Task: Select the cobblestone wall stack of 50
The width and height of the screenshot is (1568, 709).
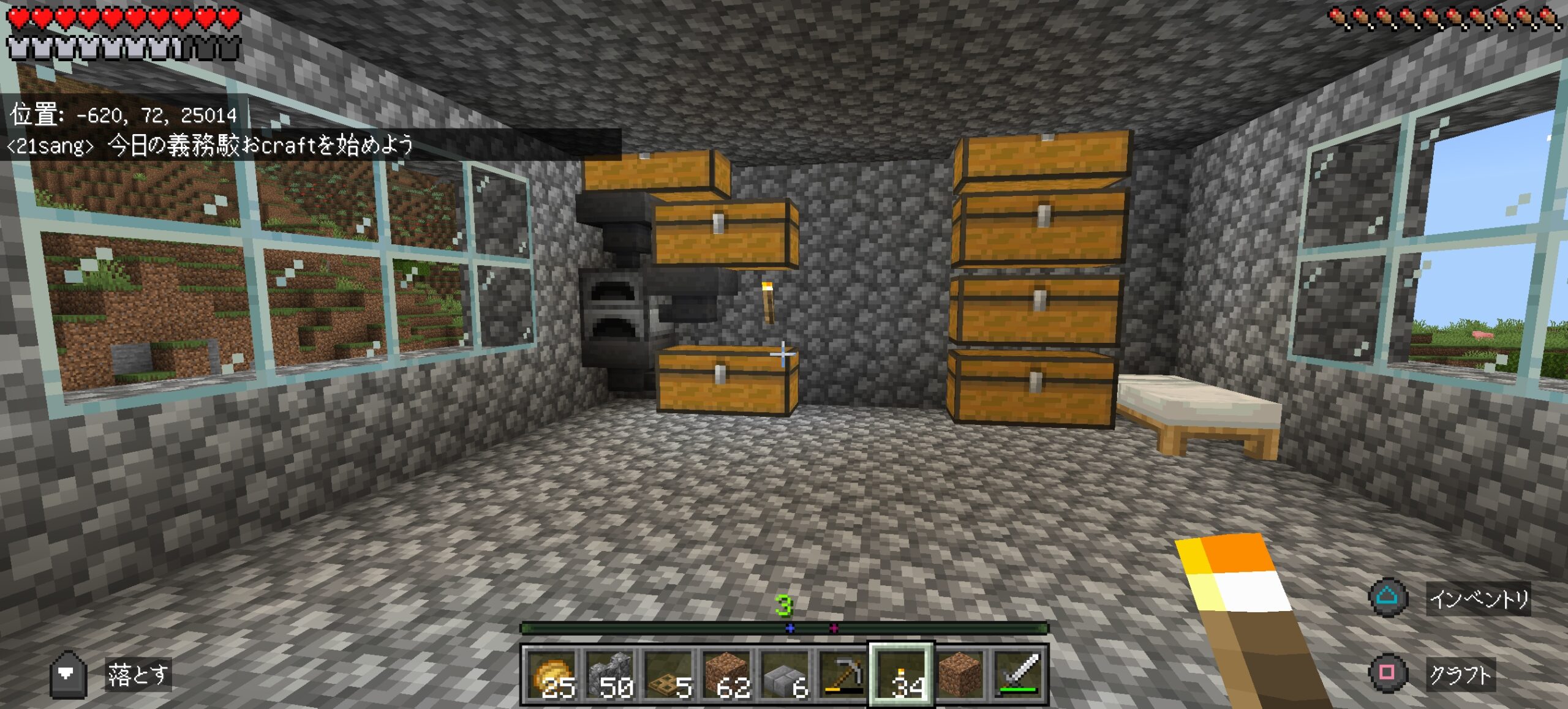Action: tap(610, 674)
